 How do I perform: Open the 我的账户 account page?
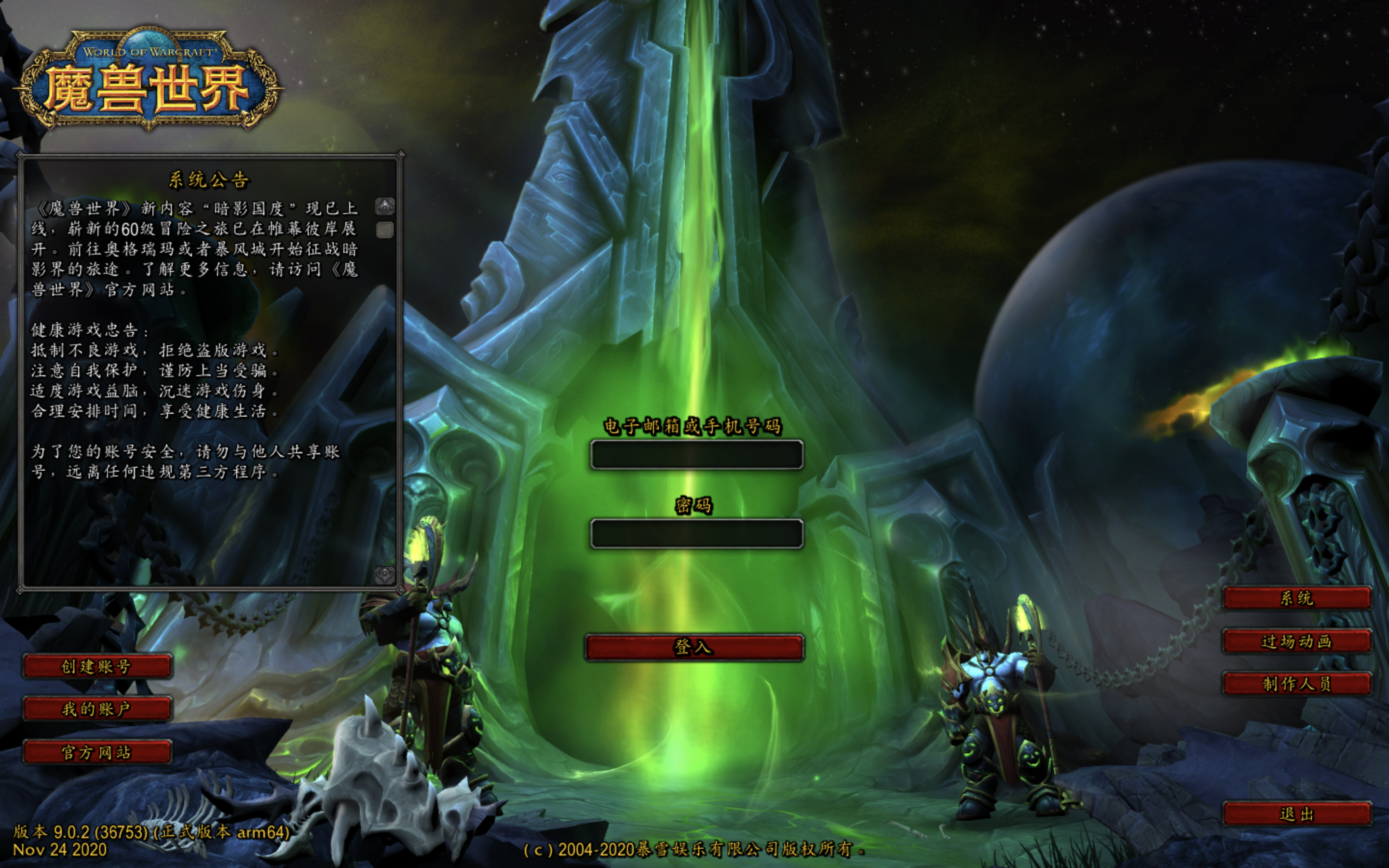[97, 709]
